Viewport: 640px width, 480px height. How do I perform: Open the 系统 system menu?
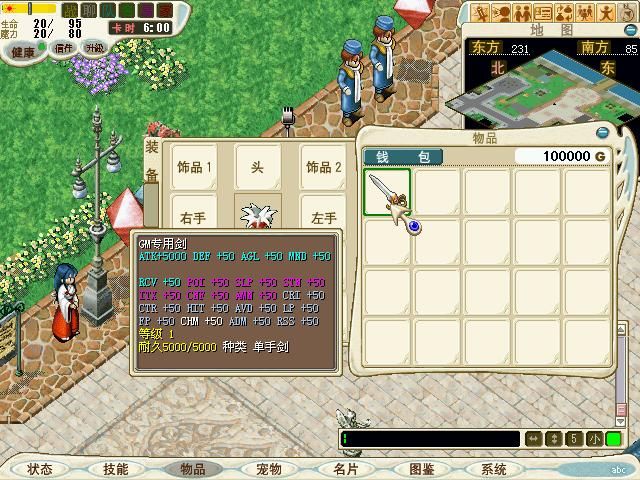click(494, 468)
